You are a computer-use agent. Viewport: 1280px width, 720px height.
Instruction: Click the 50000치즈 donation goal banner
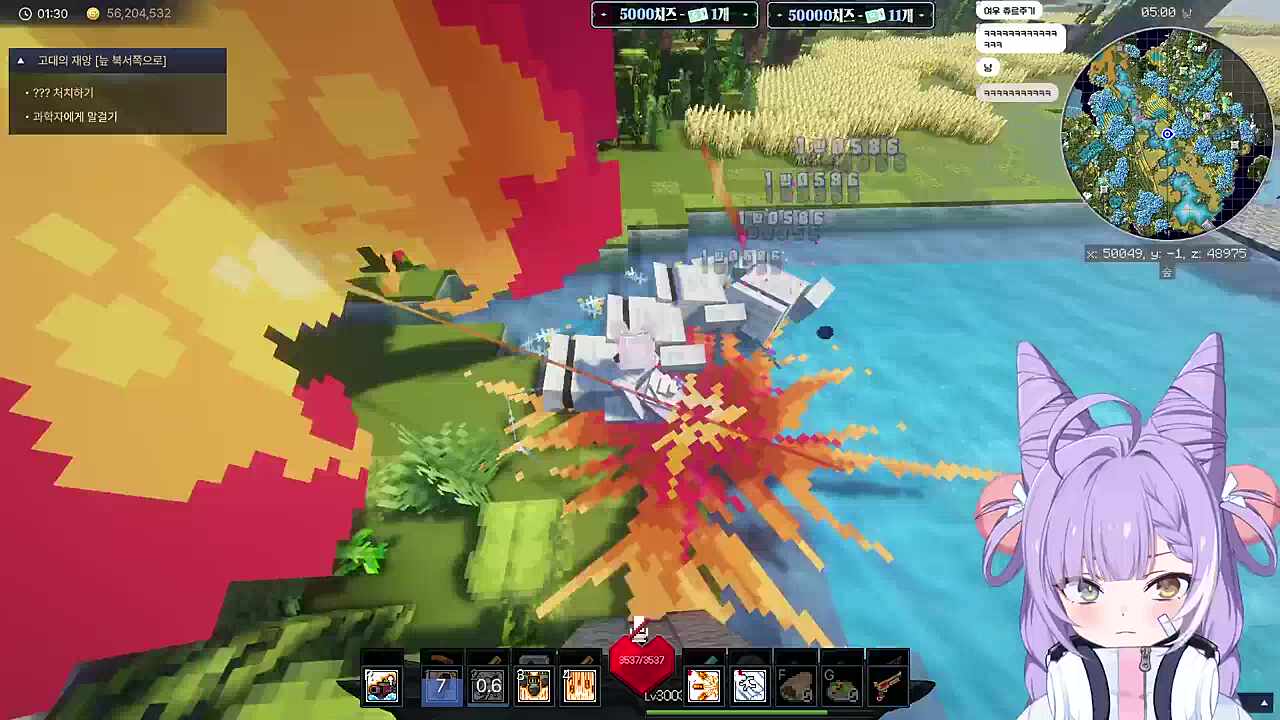tap(850, 15)
